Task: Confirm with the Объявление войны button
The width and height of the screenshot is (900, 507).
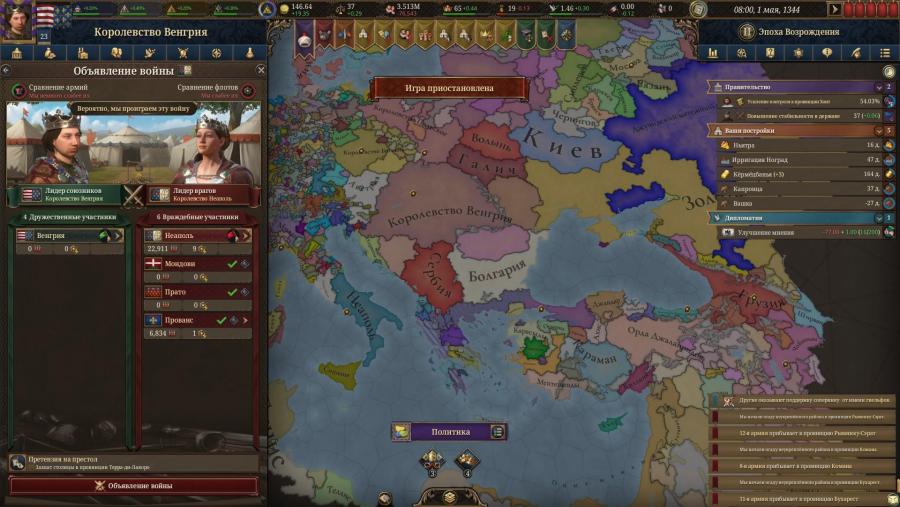Action: coord(133,485)
